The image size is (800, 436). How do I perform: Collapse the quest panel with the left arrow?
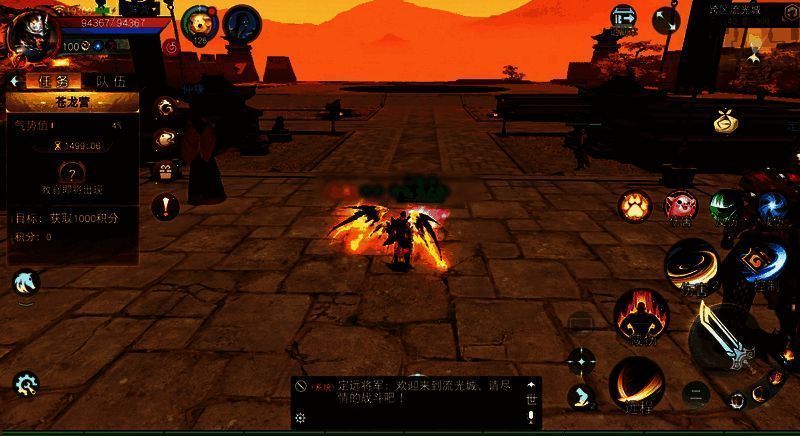tap(15, 81)
